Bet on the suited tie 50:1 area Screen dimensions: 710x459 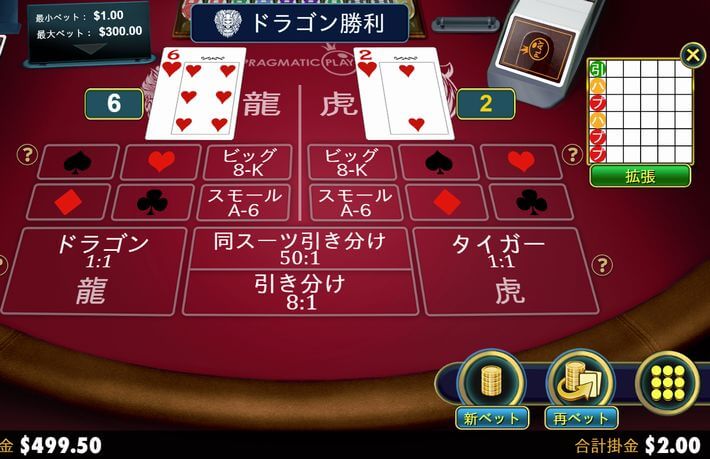point(299,247)
